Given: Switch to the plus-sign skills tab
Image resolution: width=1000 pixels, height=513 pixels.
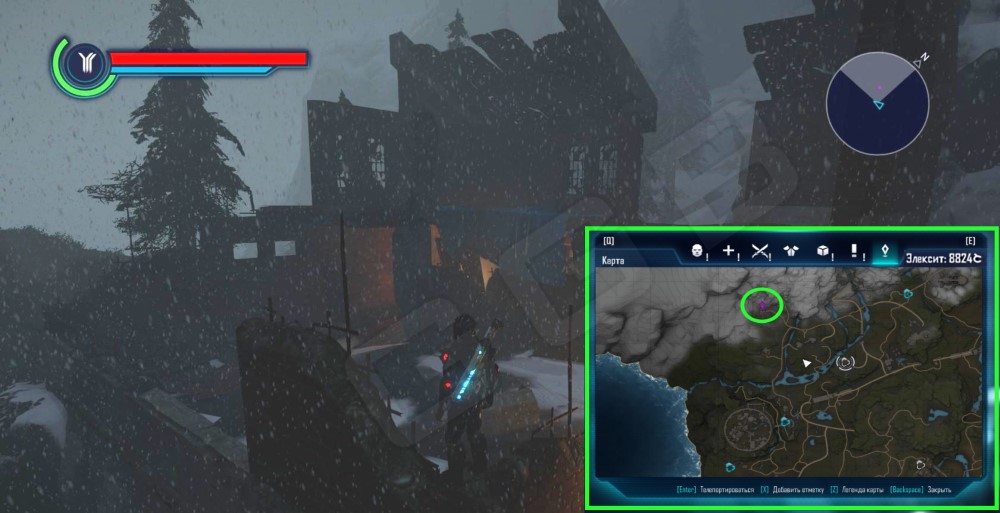Looking at the screenshot, I should point(729,252).
